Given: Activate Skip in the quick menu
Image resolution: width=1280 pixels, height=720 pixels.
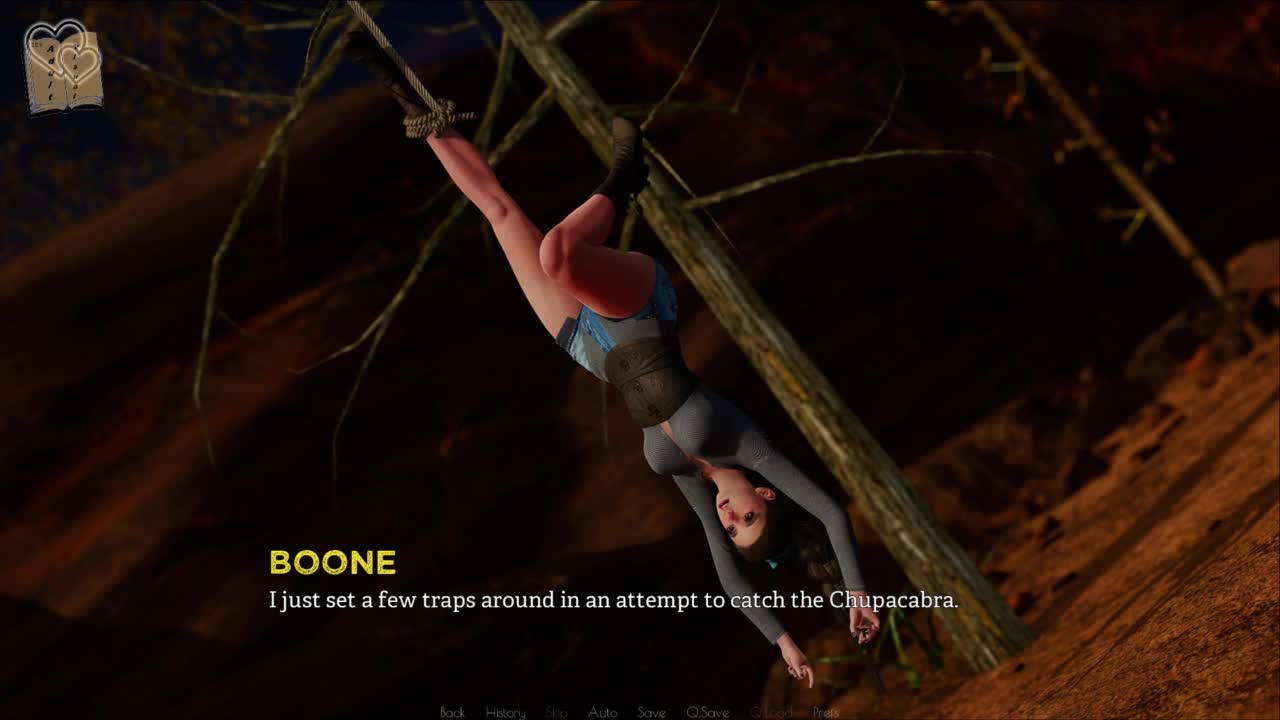Looking at the screenshot, I should click(557, 712).
